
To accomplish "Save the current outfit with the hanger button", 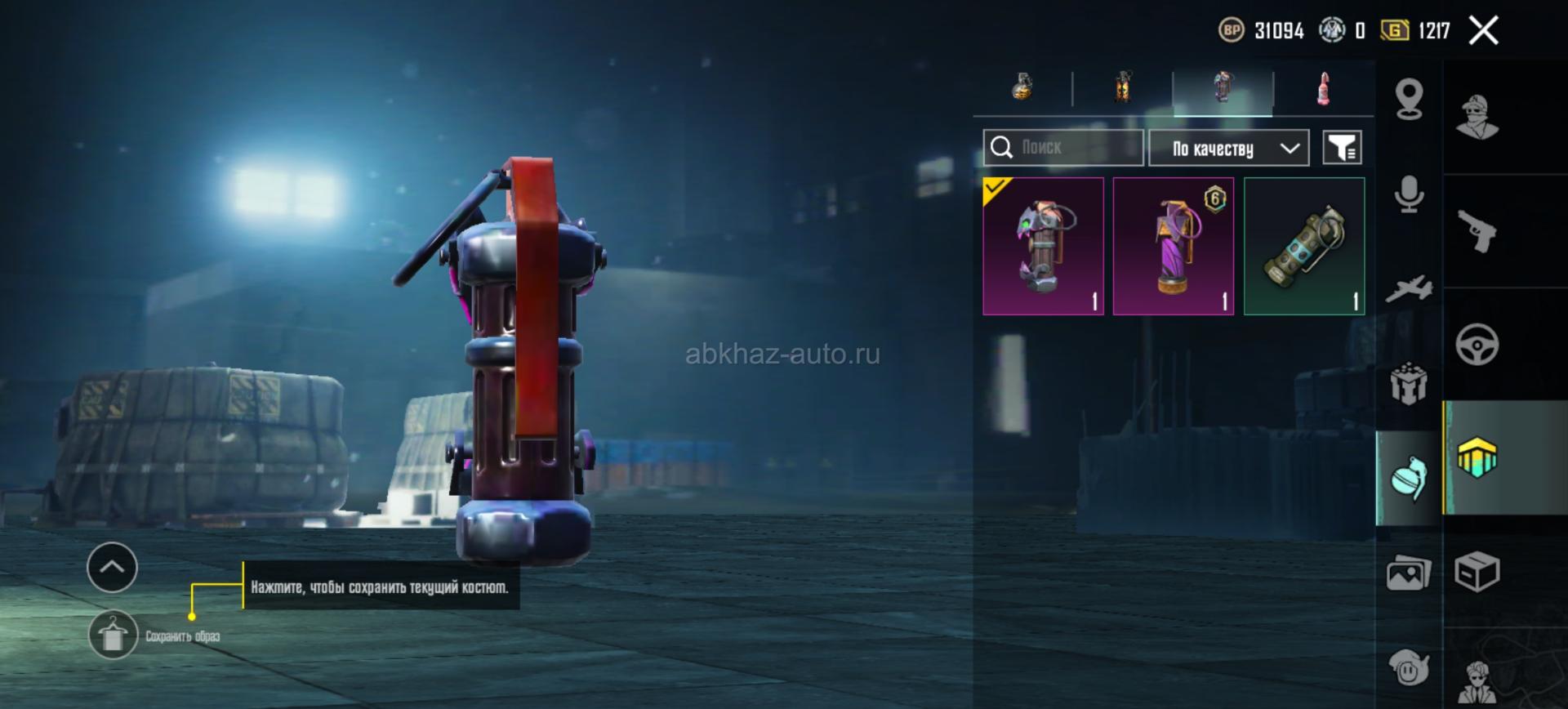I will 113,635.
